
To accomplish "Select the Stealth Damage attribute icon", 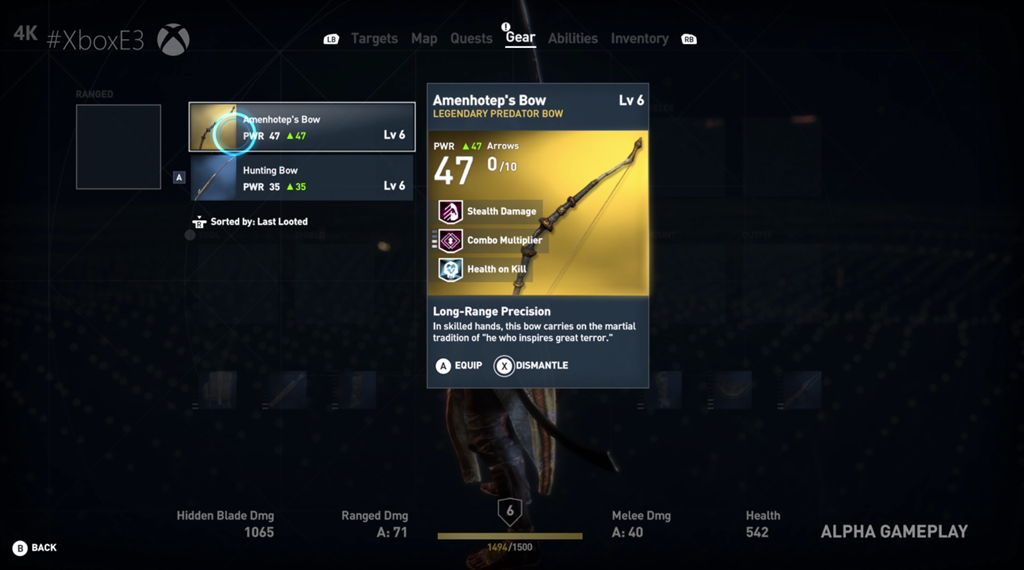I will tap(450, 211).
